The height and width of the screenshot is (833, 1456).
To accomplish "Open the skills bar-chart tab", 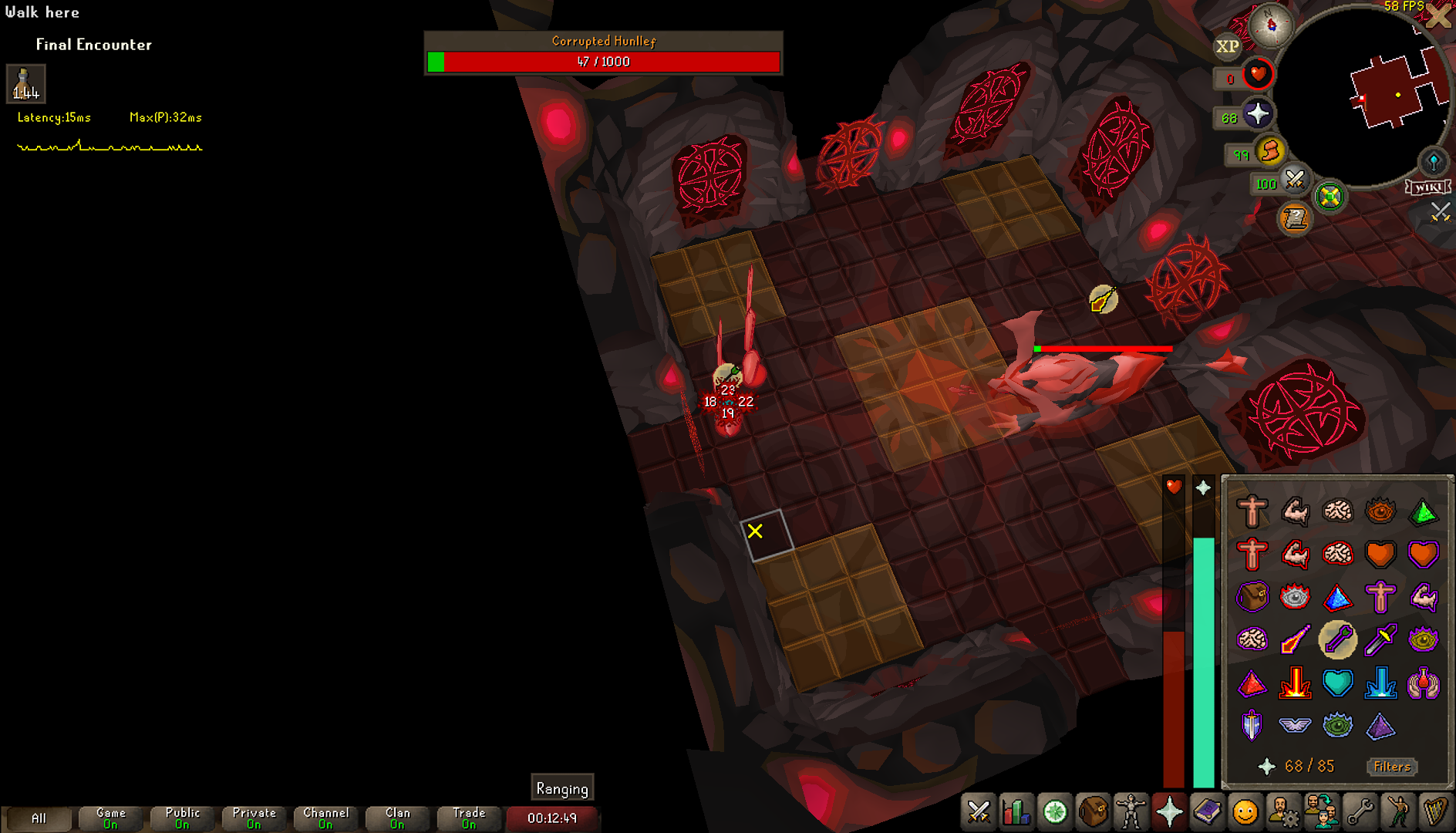I will [x=1016, y=812].
